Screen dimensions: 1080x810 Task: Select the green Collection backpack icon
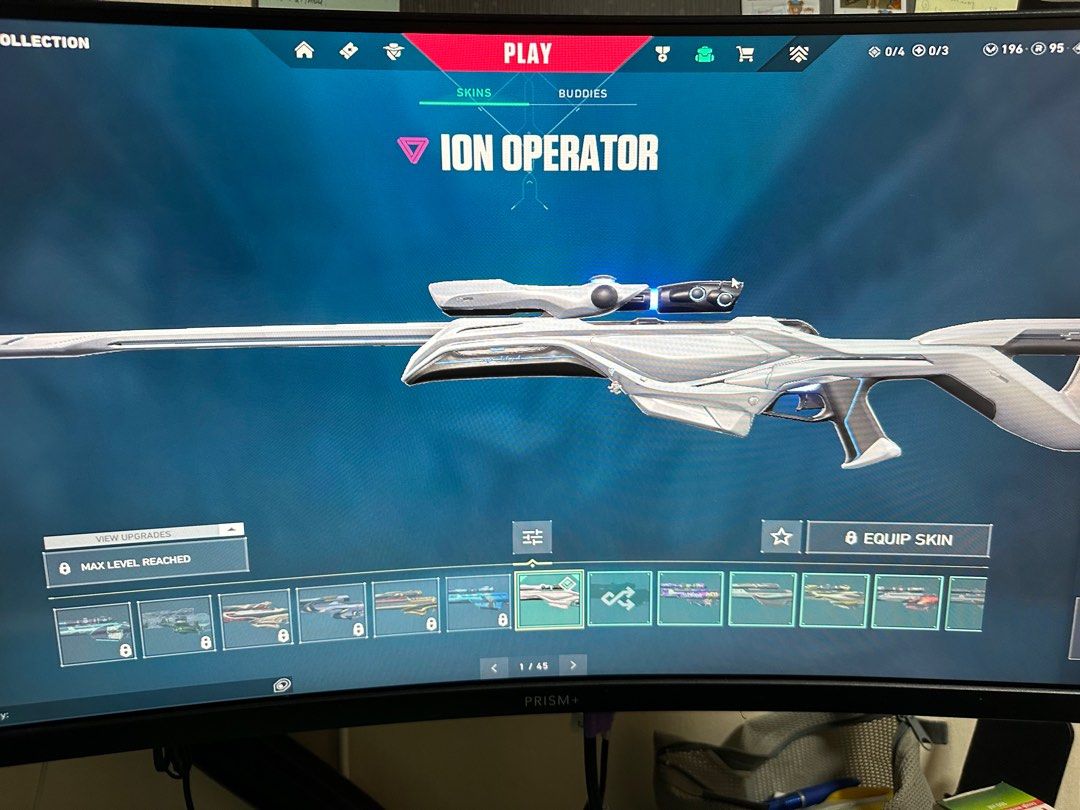click(704, 53)
